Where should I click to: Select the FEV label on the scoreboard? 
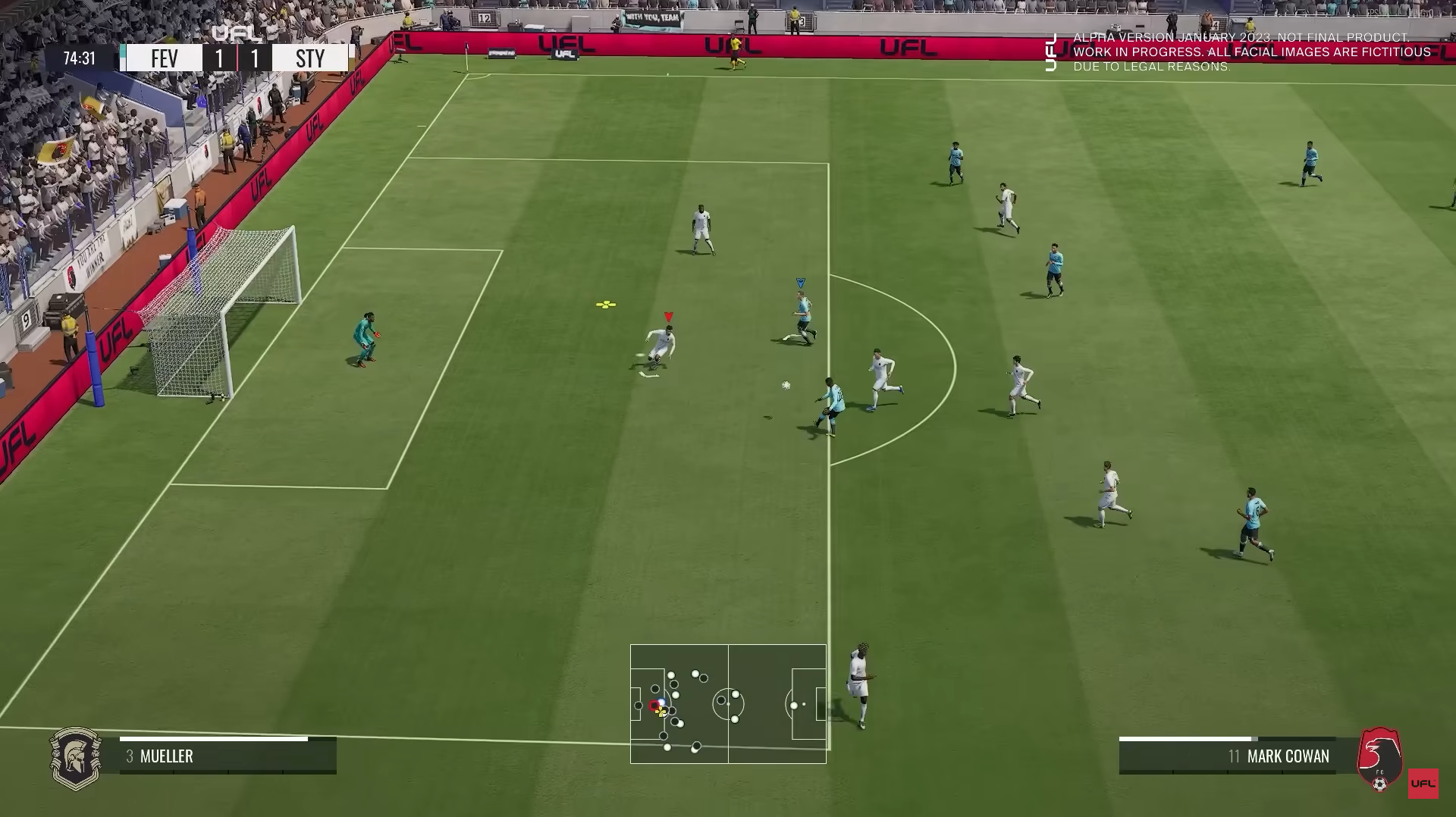click(164, 58)
